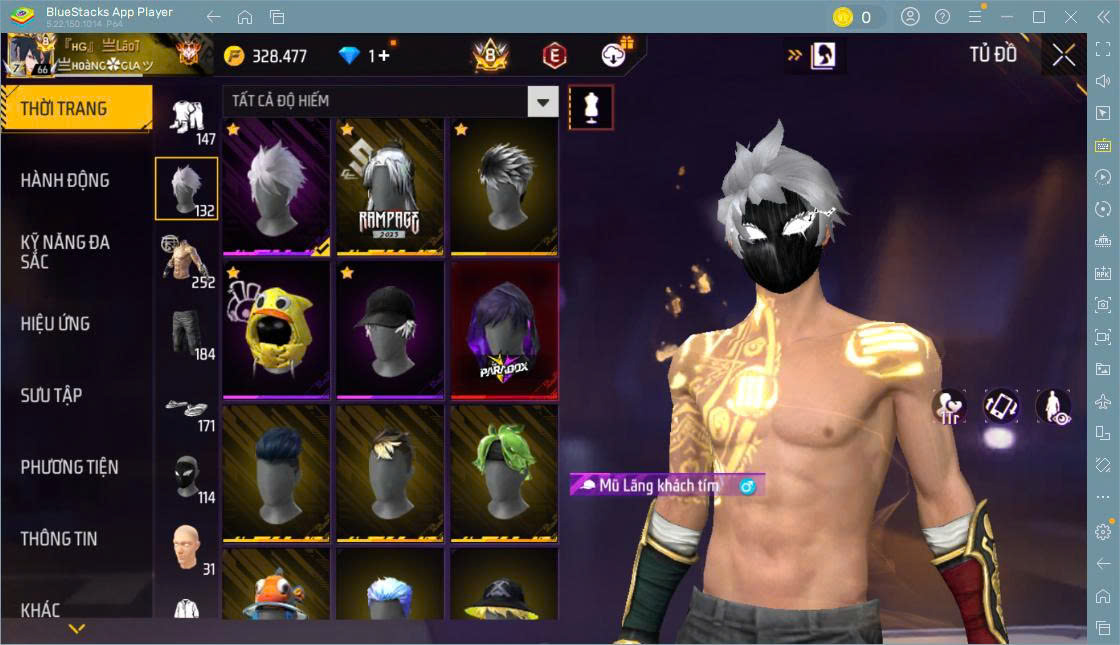Open the Tất Cả Độ Hiếm rarity dropdown
This screenshot has width=1120, height=645.
click(x=542, y=101)
